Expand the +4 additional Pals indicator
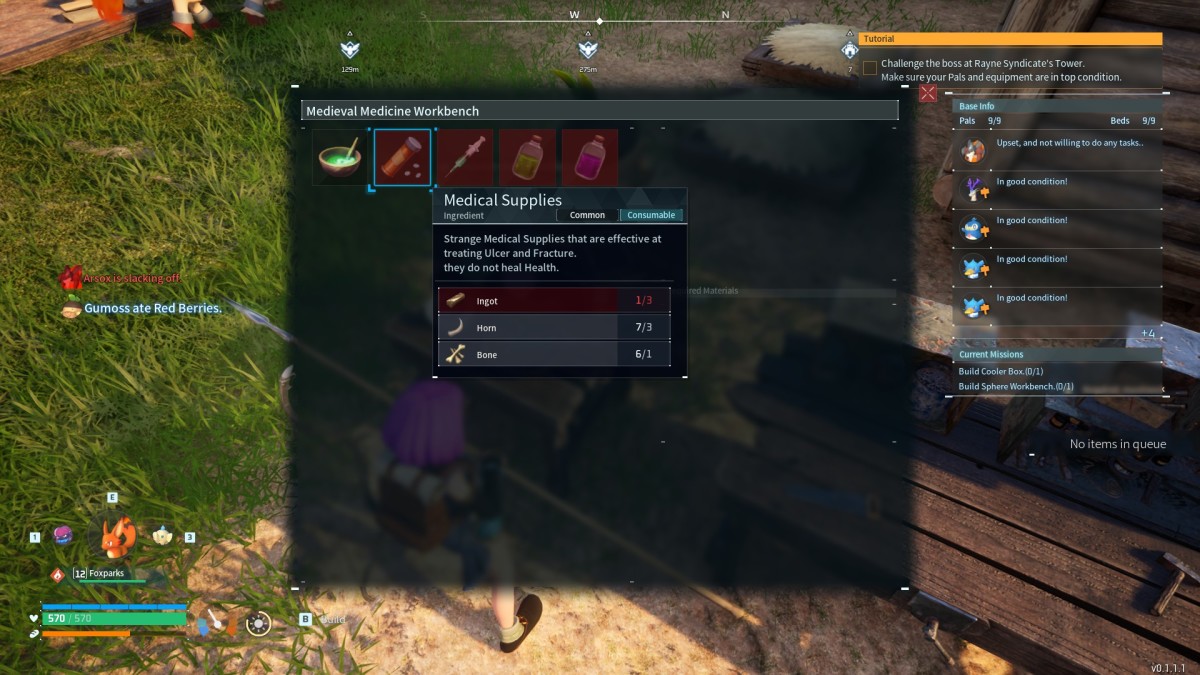Screen dimensions: 1200x675 1147,333
